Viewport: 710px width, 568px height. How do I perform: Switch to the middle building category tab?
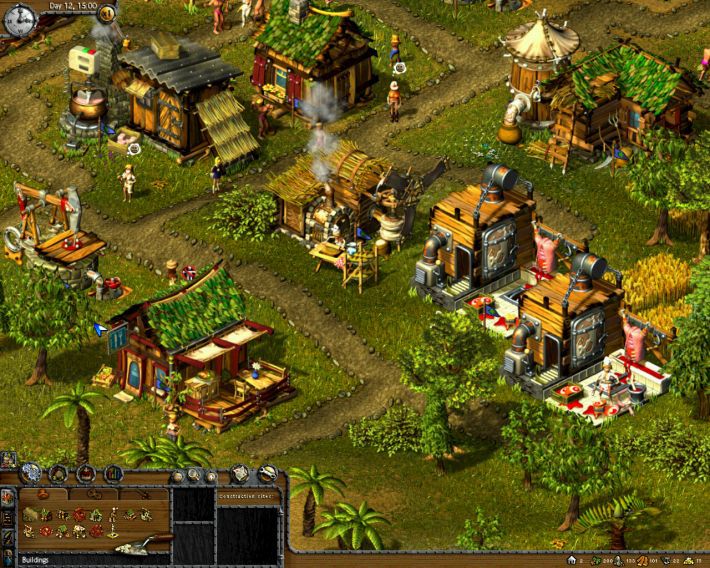[x=92, y=494]
